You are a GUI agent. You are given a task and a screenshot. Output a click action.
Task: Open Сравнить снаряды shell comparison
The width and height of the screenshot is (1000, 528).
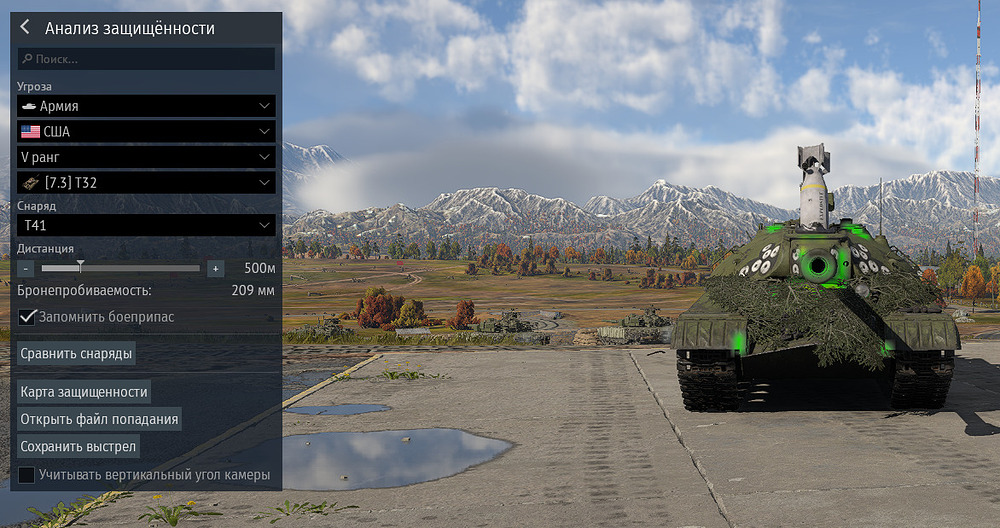click(77, 353)
